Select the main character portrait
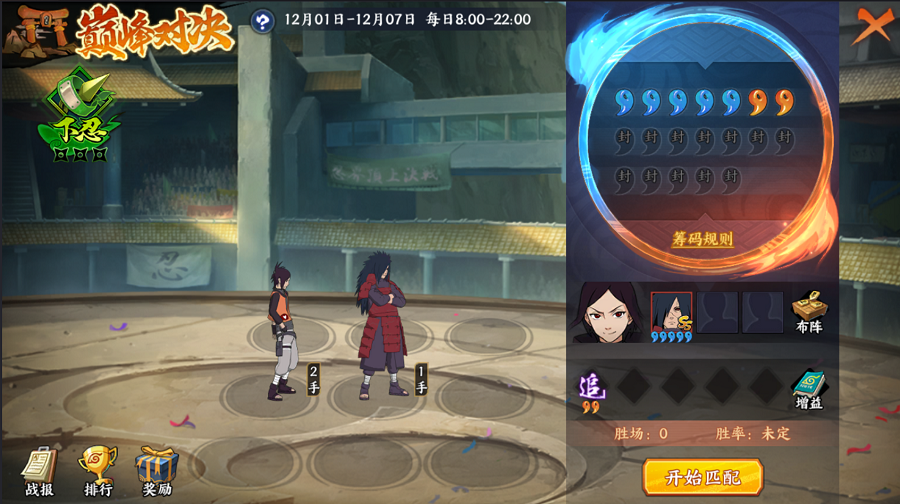Image resolution: width=900 pixels, height=504 pixels. (609, 312)
